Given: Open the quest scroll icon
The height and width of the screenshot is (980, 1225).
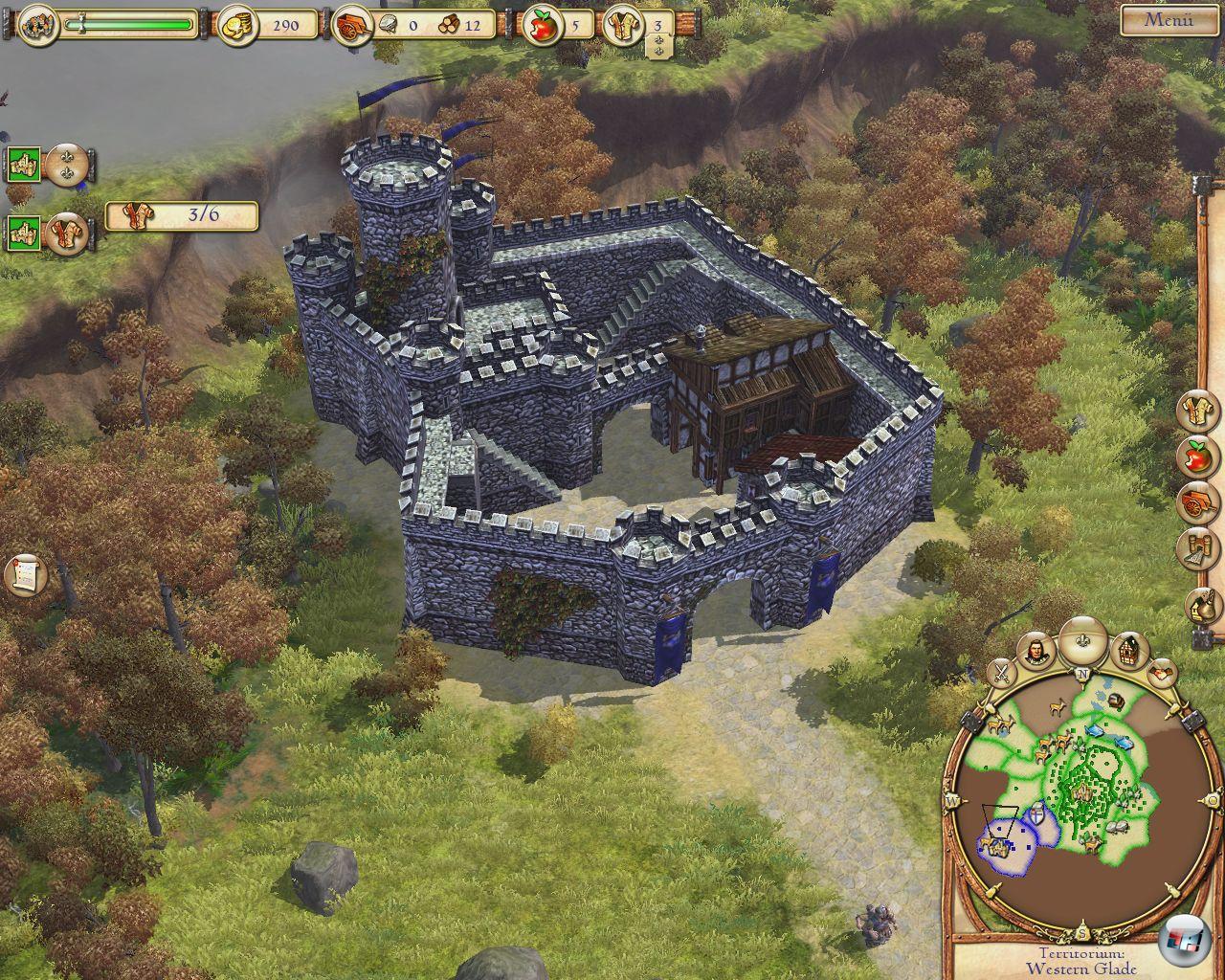Looking at the screenshot, I should 25,574.
